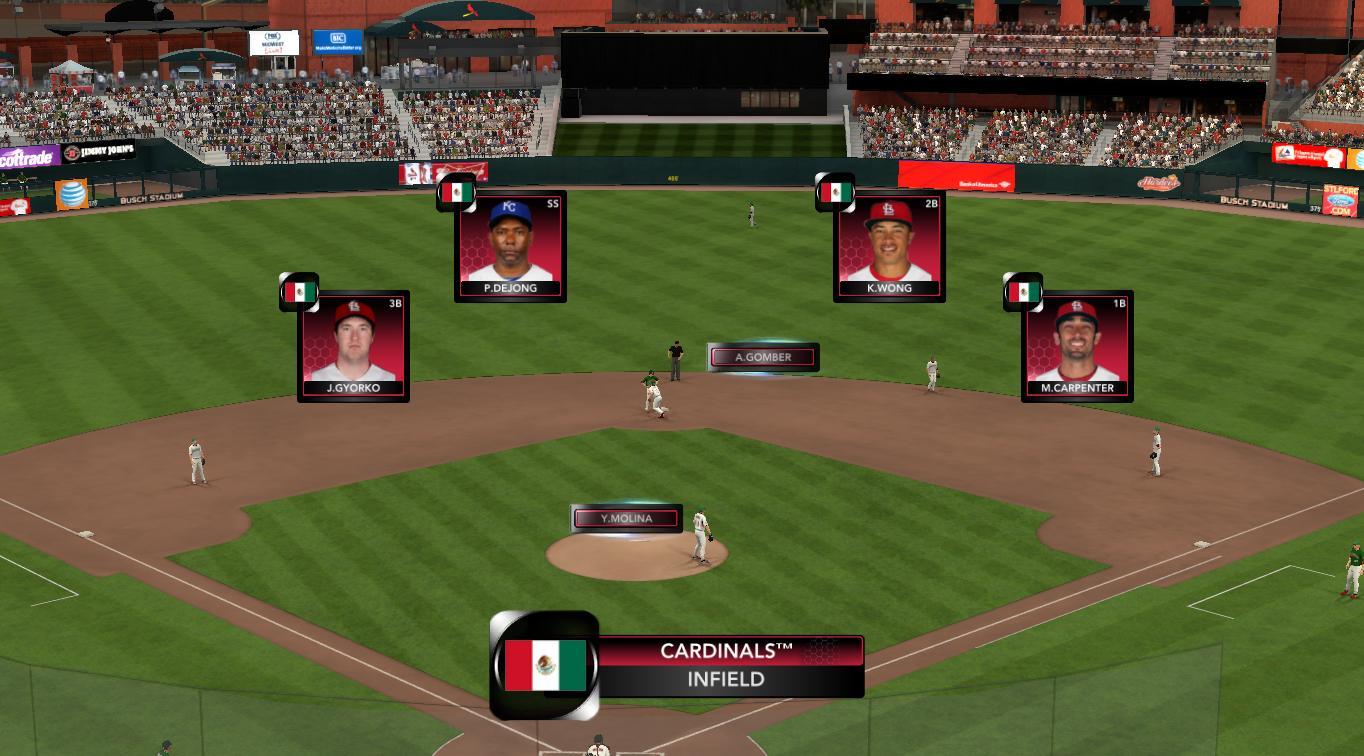Choose K.Wong's second base player card

pyautogui.click(x=889, y=246)
